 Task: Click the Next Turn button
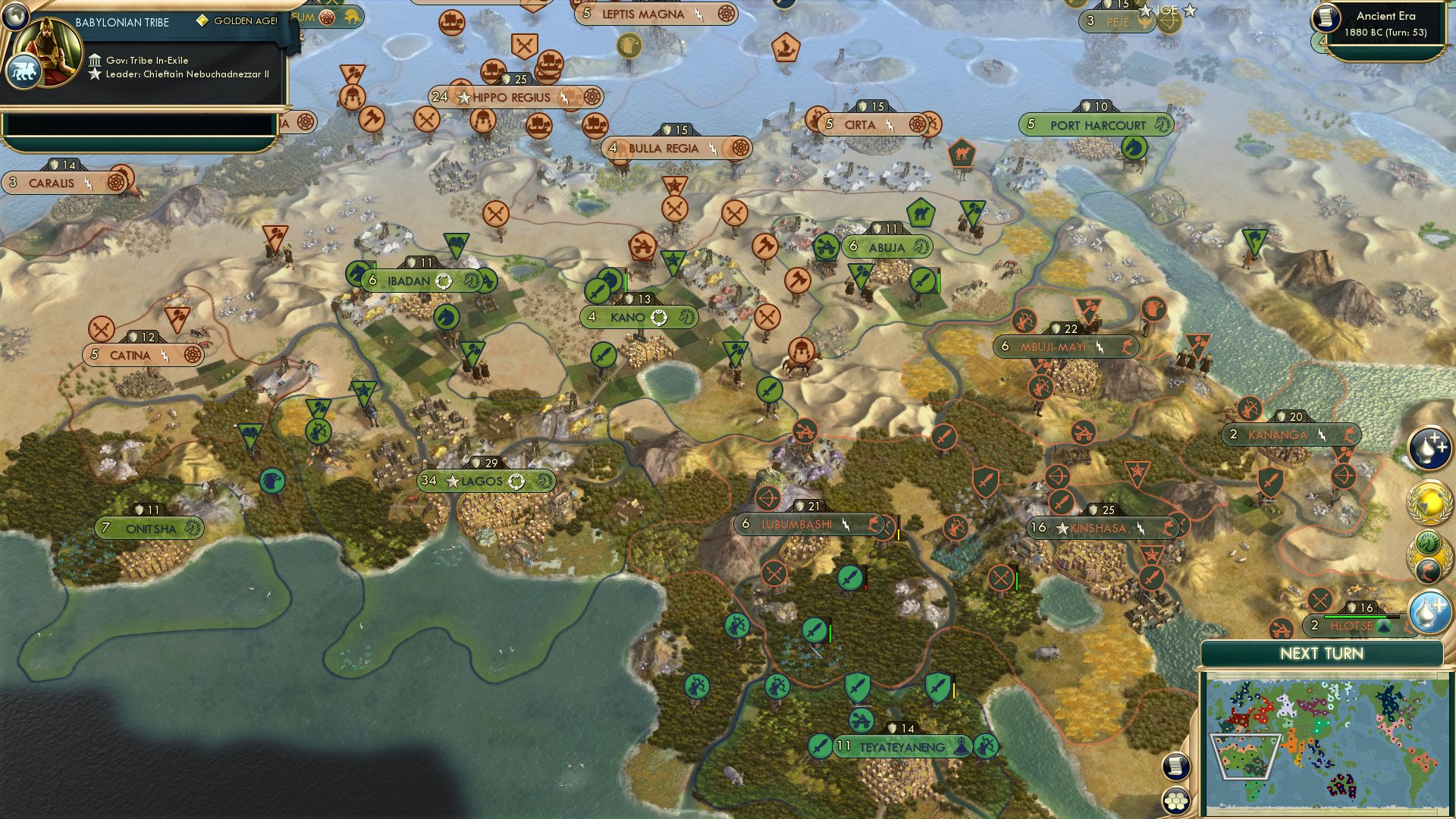point(1322,652)
